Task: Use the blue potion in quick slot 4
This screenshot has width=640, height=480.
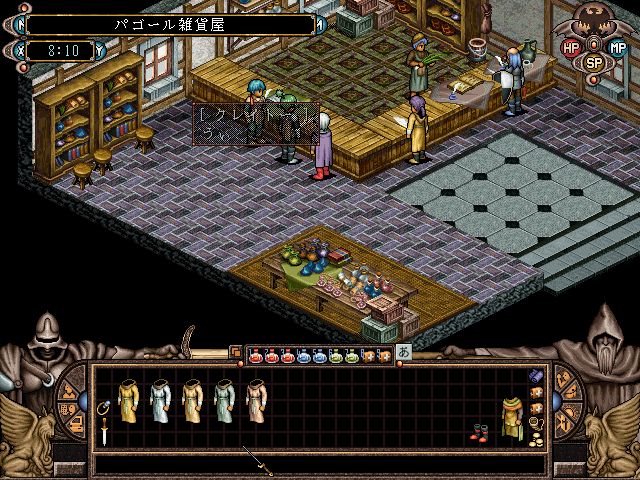Action: (304, 355)
